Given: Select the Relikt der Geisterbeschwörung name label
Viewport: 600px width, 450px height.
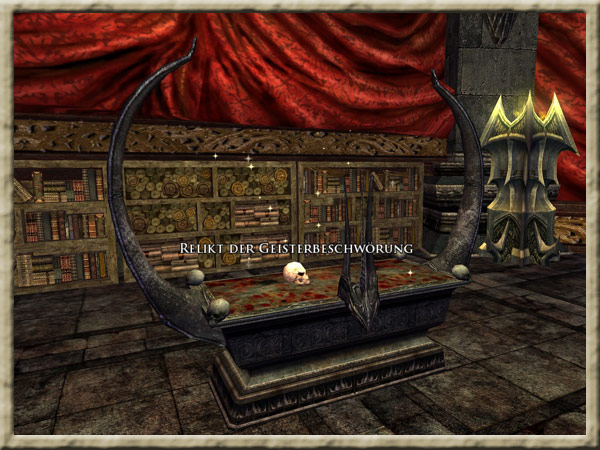Looking at the screenshot, I should click(296, 248).
